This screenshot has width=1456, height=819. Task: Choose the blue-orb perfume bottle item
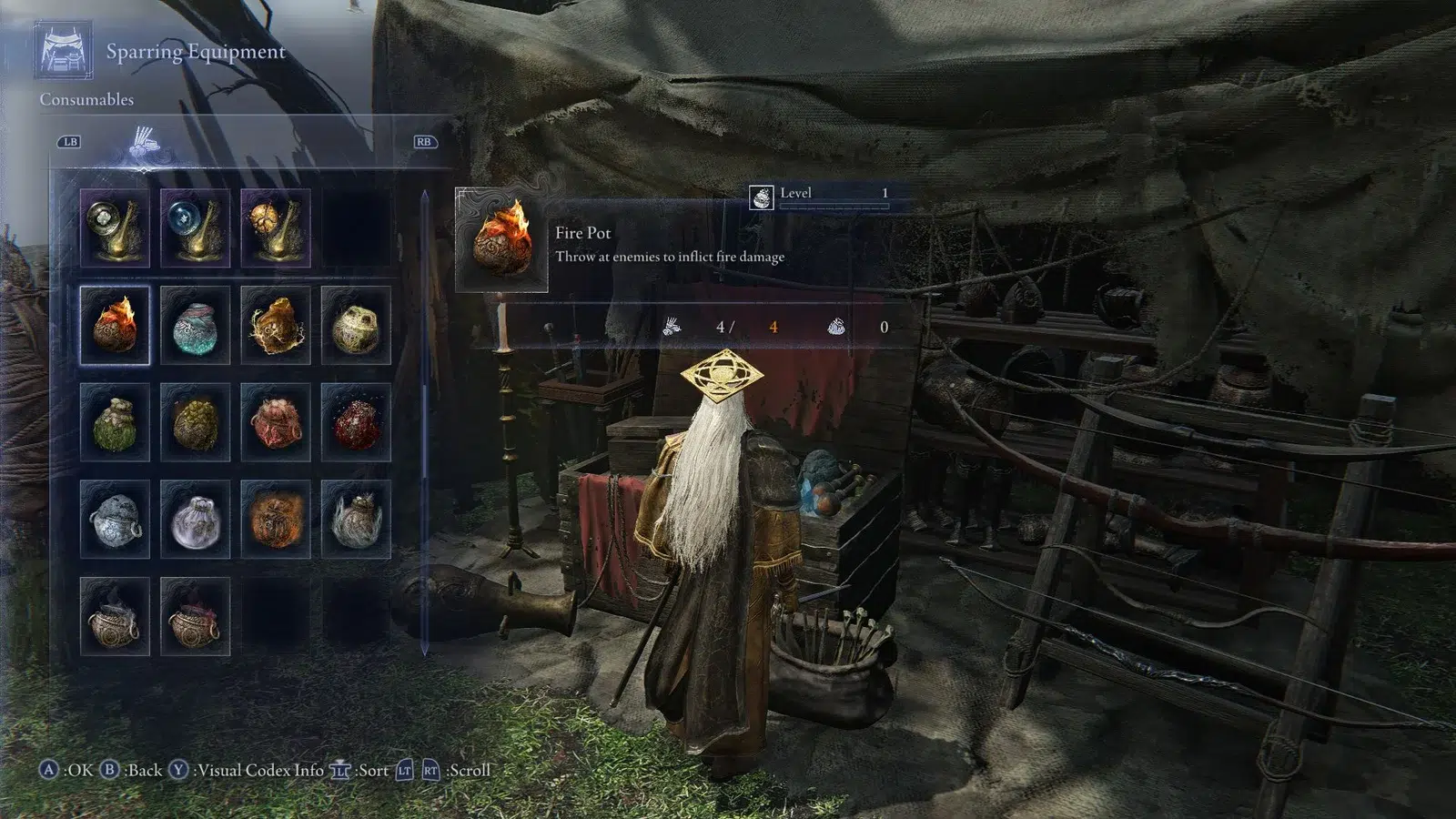[x=195, y=227]
